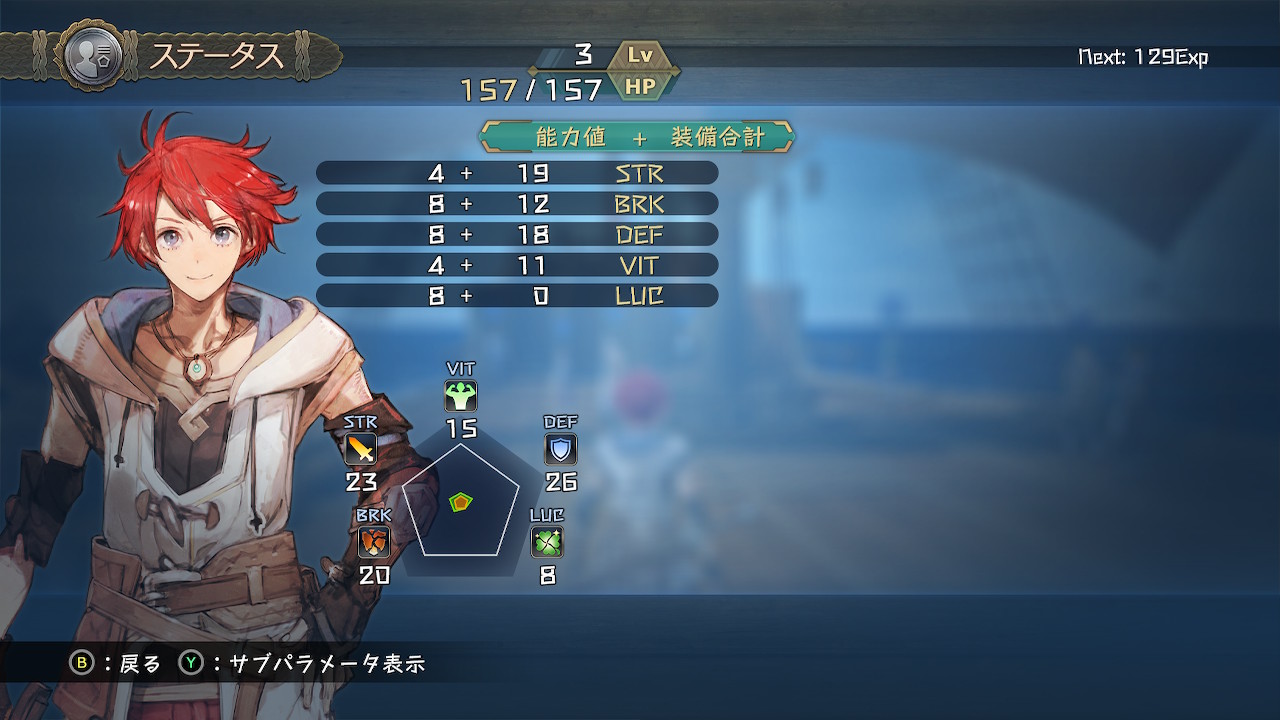Screen dimensions: 1280x720
Task: Choose the DEF row in the stat list
Action: 517,235
